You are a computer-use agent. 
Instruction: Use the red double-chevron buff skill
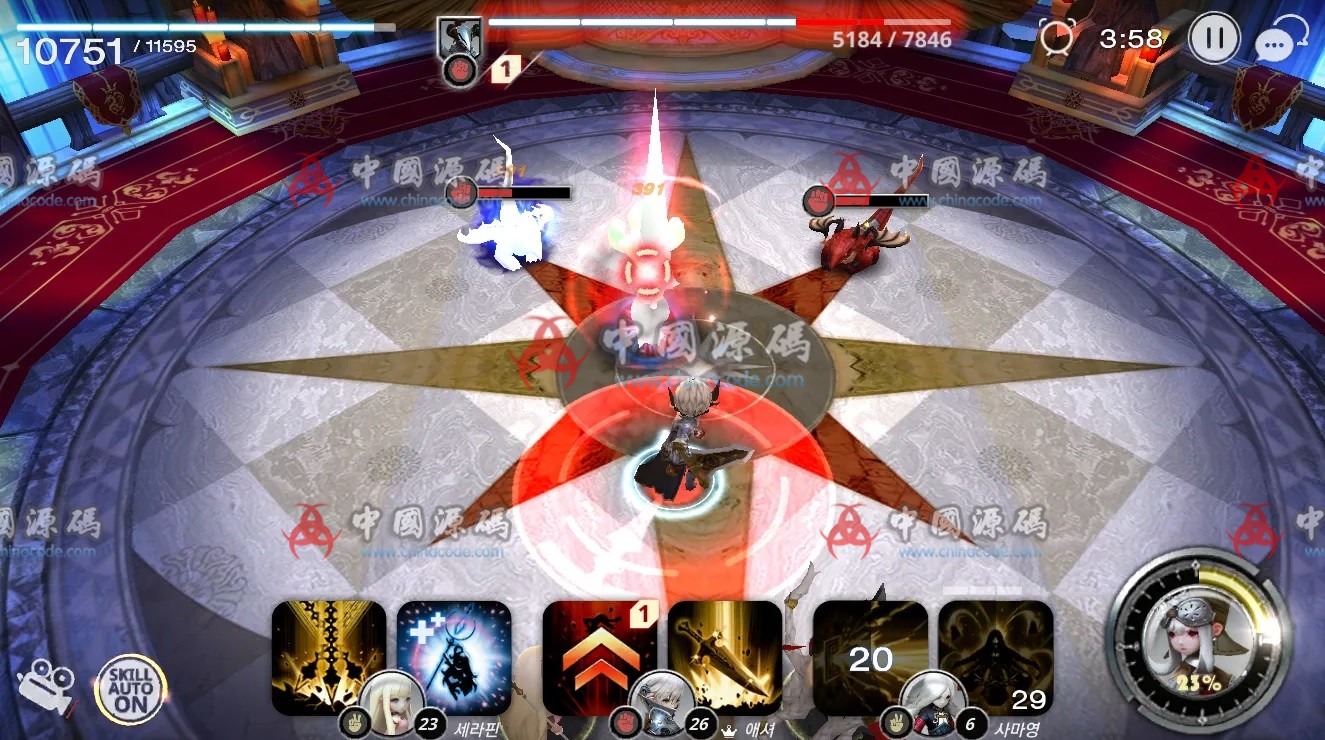(599, 655)
